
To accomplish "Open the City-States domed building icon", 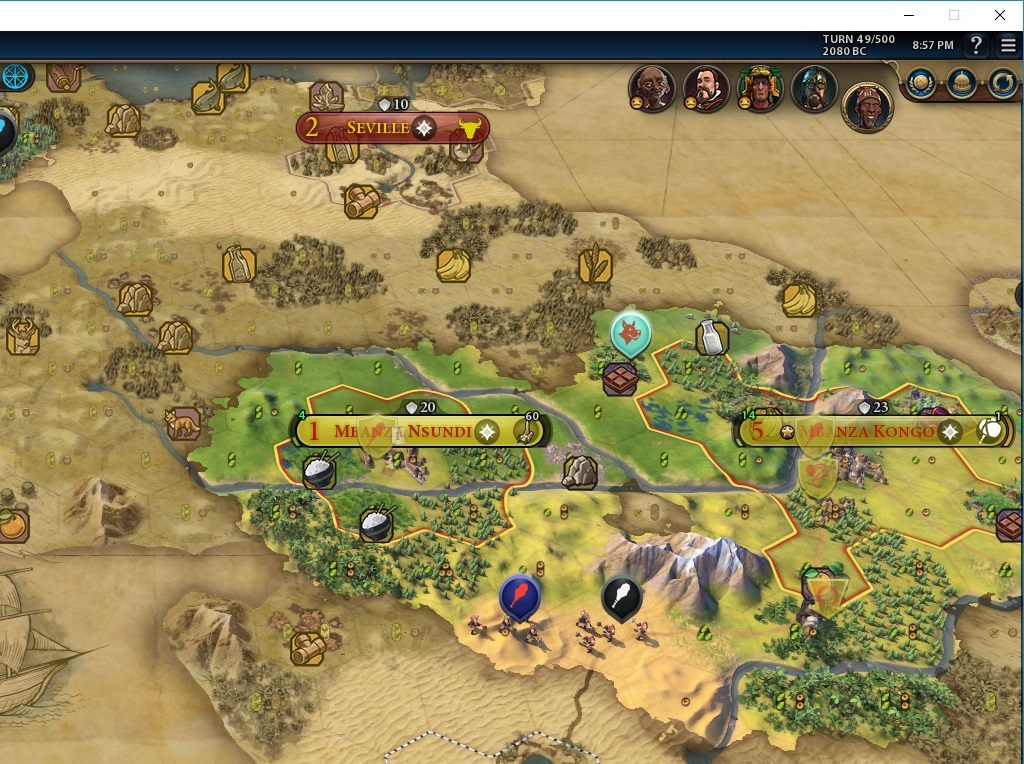I will point(961,83).
